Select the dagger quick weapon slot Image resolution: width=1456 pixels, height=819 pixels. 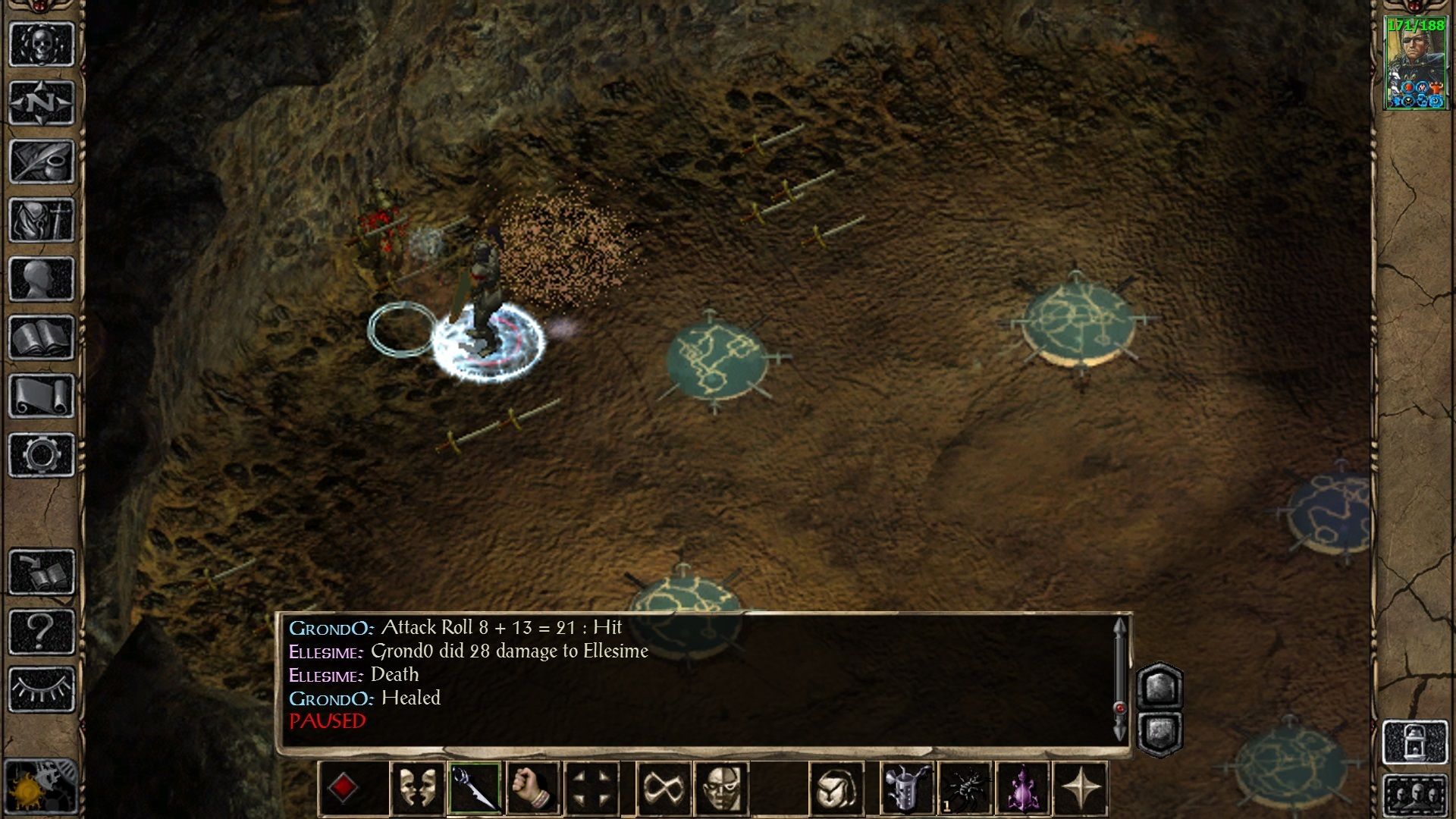pyautogui.click(x=475, y=789)
